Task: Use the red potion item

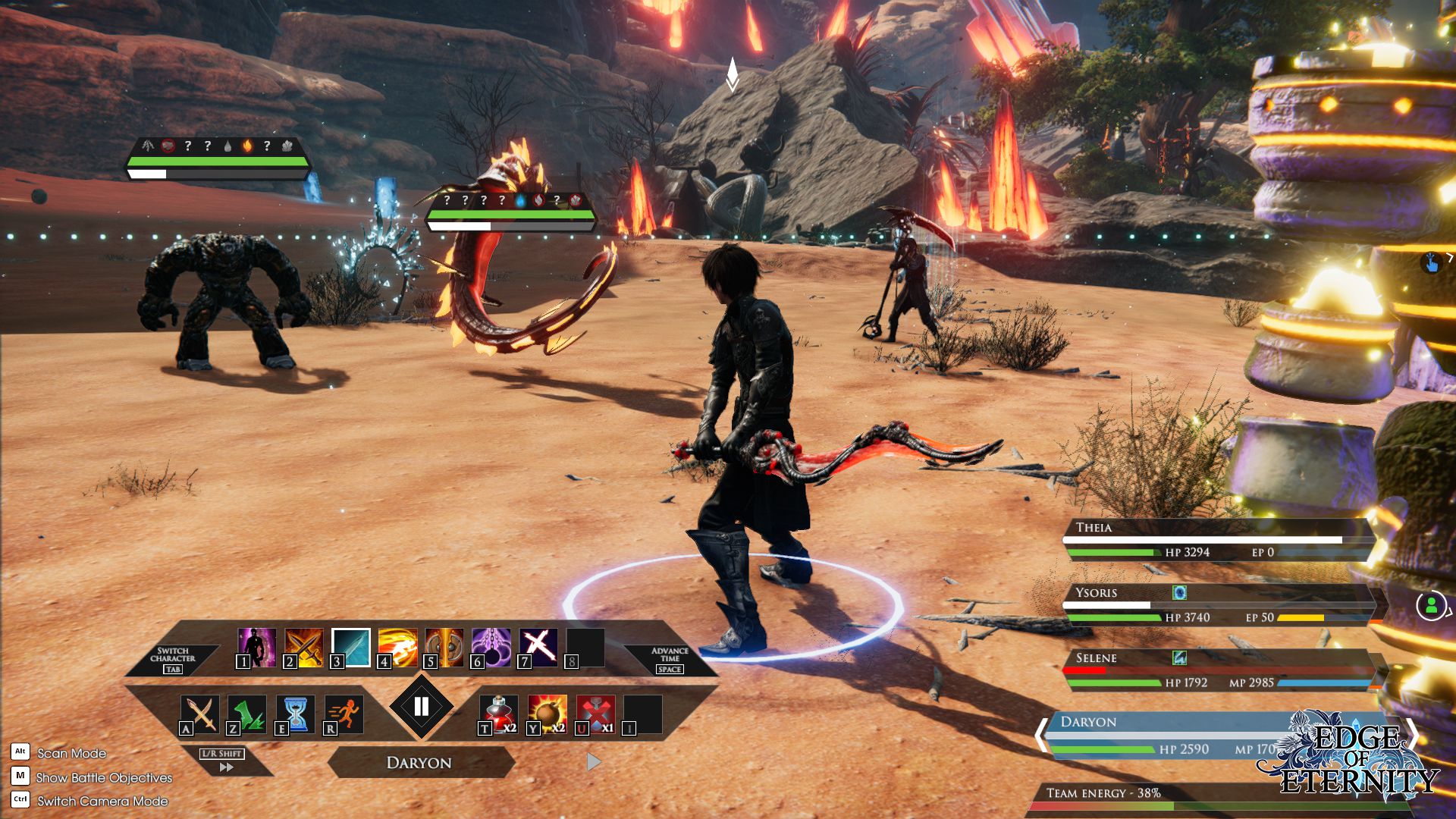Action: pos(499,714)
